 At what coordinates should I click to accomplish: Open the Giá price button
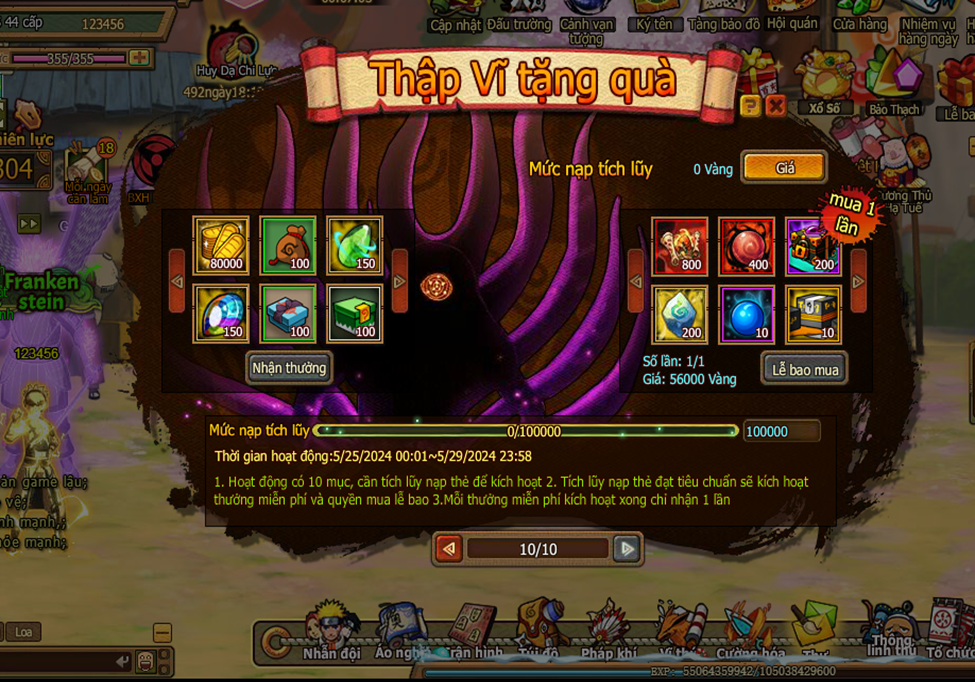[x=785, y=168]
